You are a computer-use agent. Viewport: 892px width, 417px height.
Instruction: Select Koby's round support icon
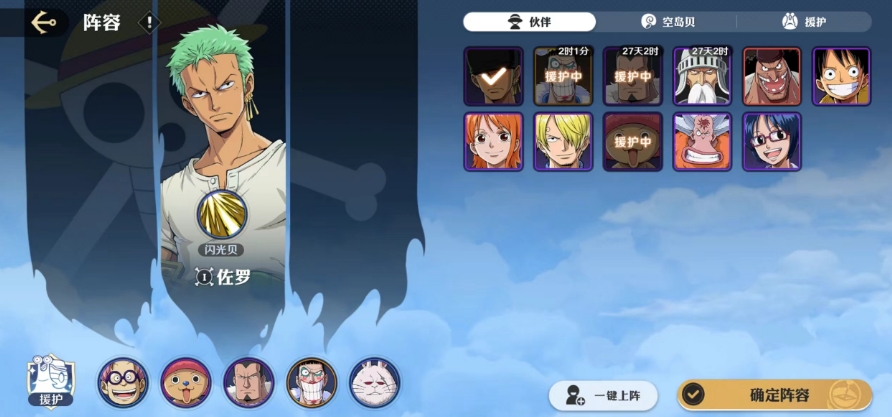click(x=123, y=382)
